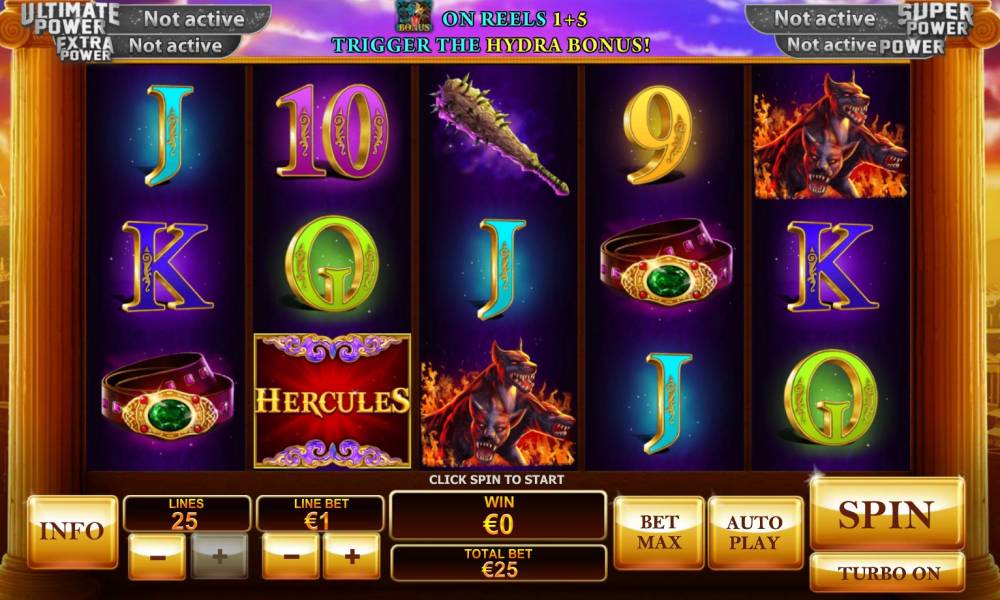This screenshot has width=1000, height=600.
Task: Spin the reels with the SPIN button
Action: coord(886,514)
